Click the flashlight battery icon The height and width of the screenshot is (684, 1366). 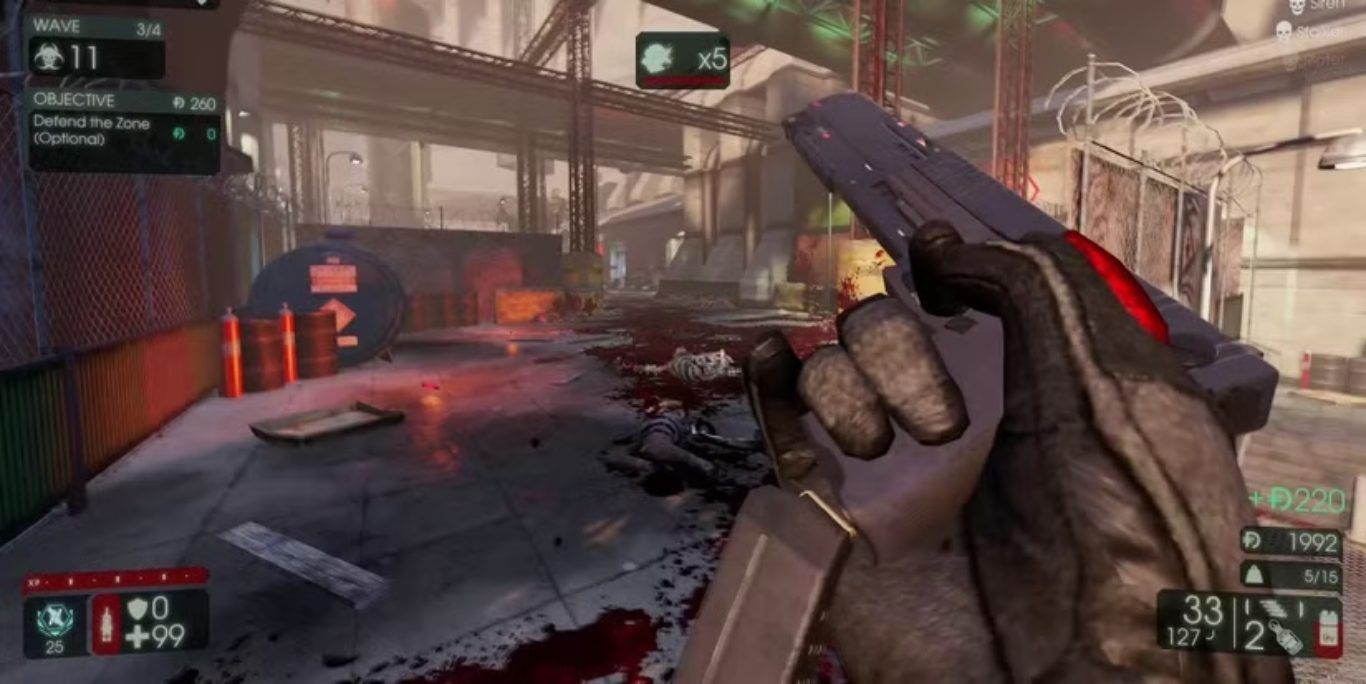1328,634
